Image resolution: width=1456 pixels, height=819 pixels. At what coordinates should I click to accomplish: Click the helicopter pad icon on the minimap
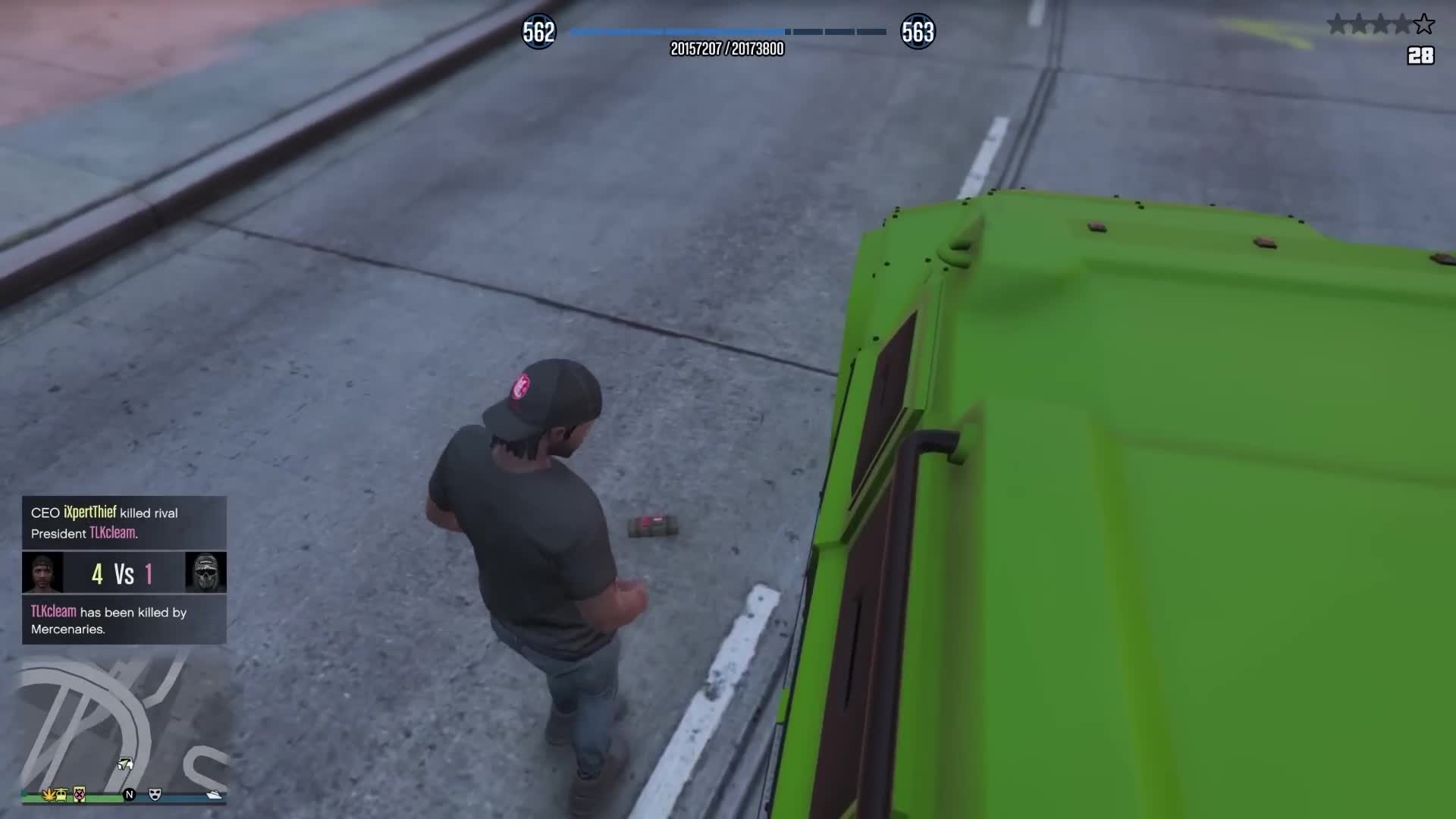[61, 795]
